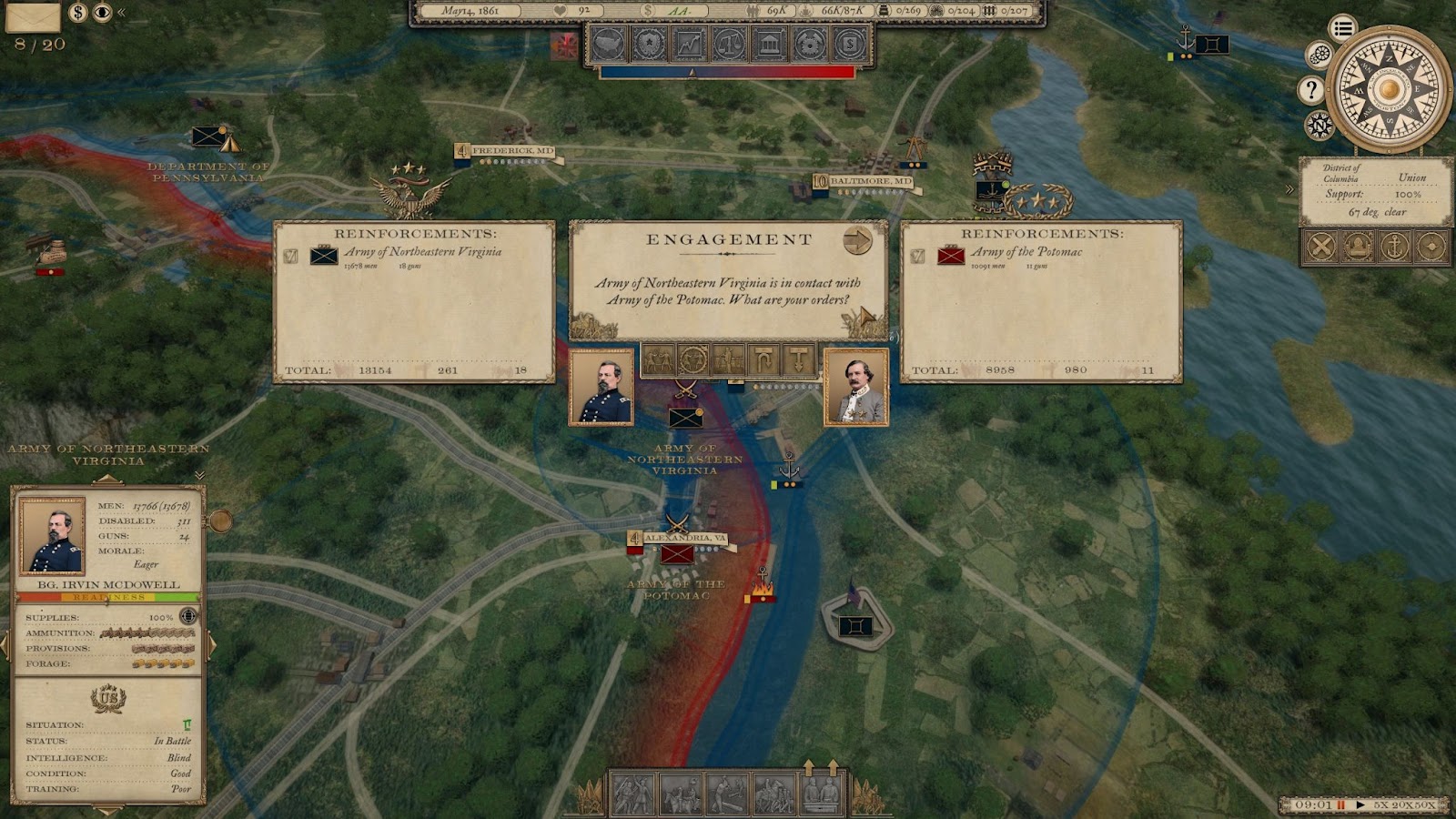This screenshot has height=819, width=1456.
Task: Open the envelope messages icon
Action: point(34,15)
